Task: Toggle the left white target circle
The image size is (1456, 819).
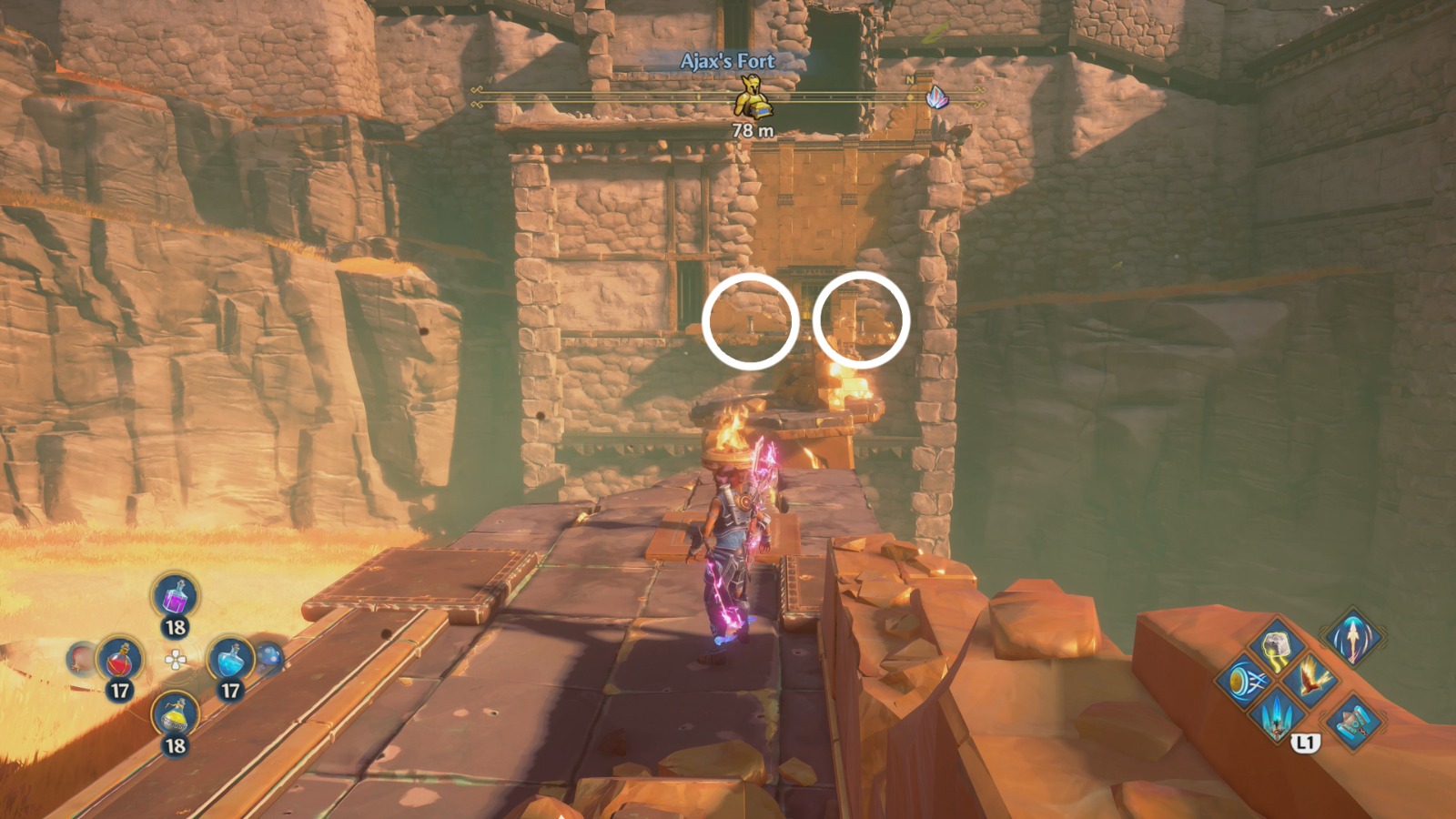Action: [748, 320]
